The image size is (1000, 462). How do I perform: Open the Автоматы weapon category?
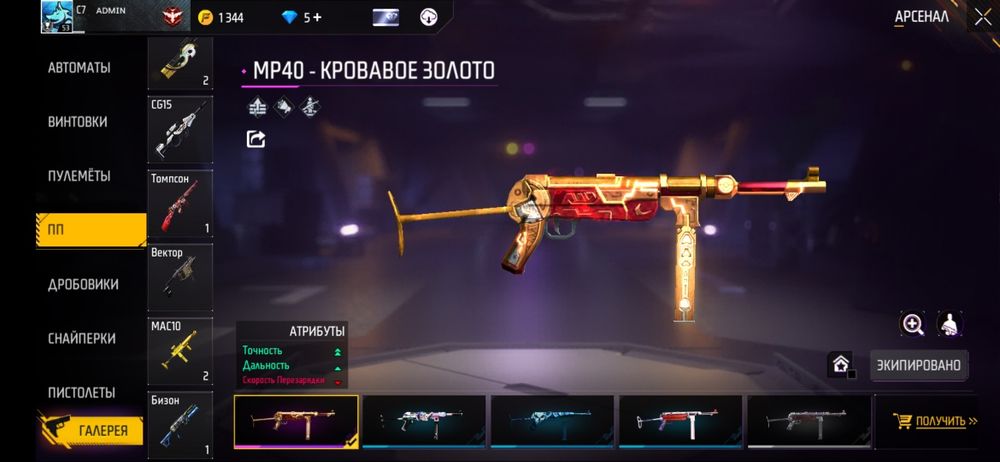coord(79,68)
